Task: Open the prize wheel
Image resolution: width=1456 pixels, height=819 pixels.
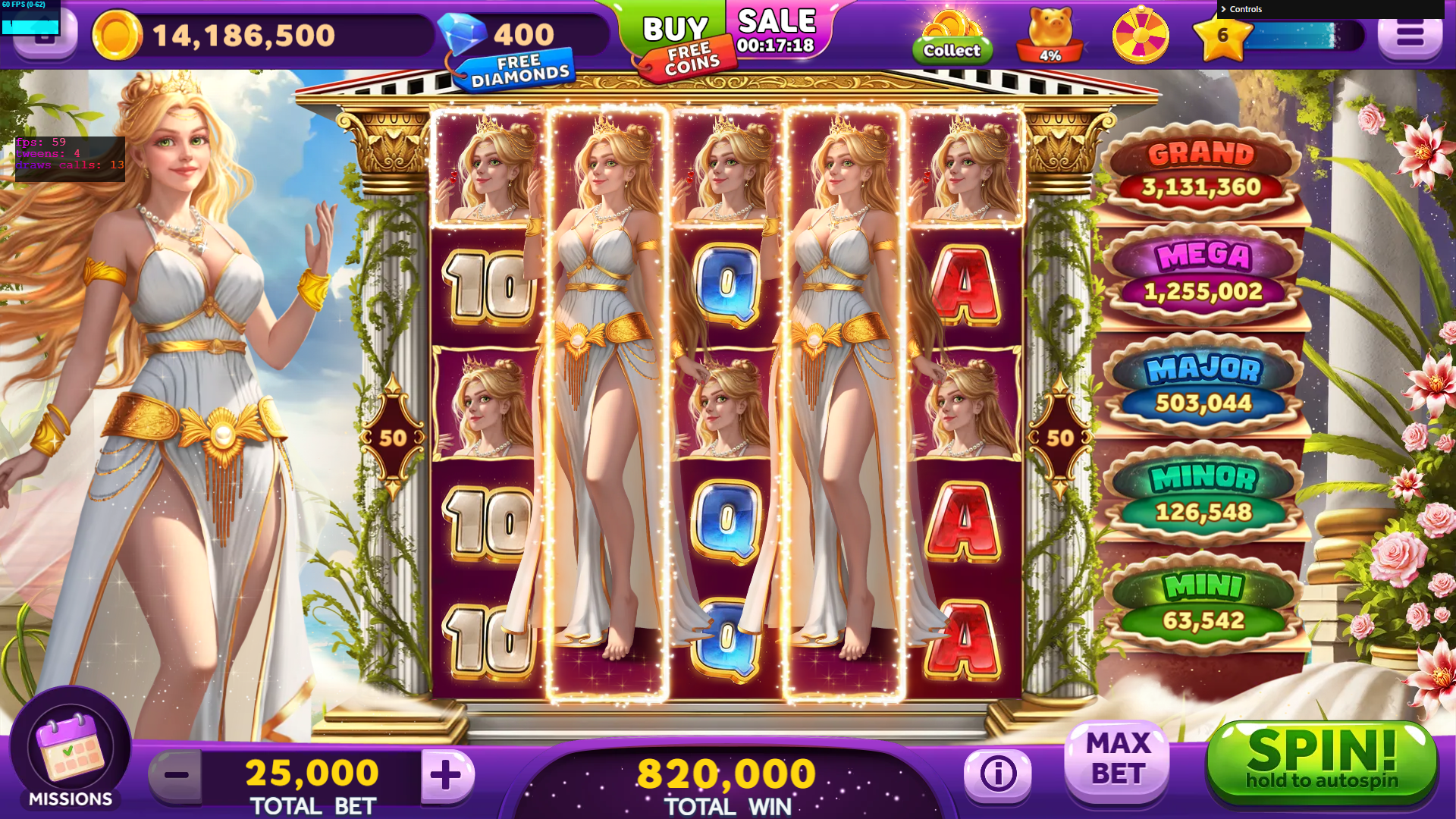Action: [x=1140, y=35]
